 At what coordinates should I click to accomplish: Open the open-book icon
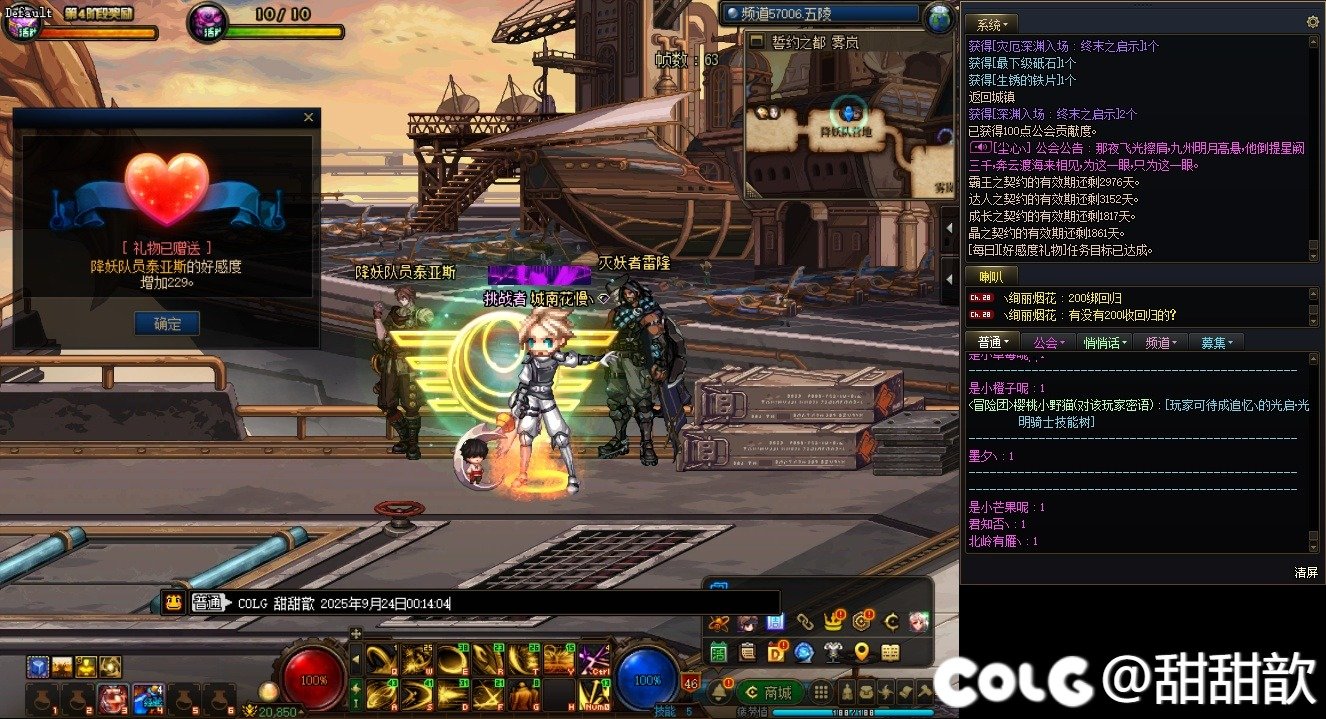tap(889, 652)
